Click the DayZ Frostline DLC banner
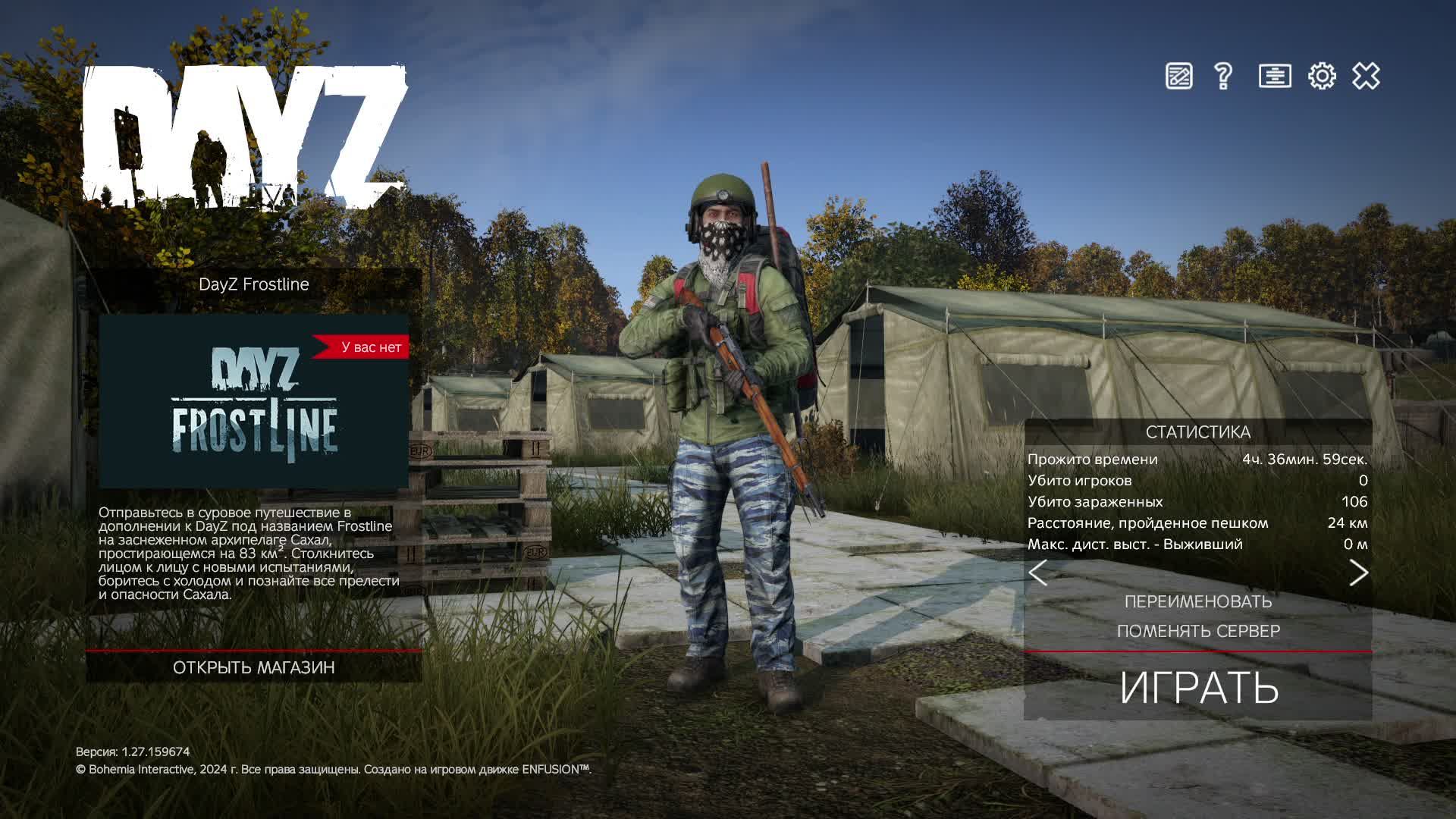Viewport: 1456px width, 819px height. 254,401
